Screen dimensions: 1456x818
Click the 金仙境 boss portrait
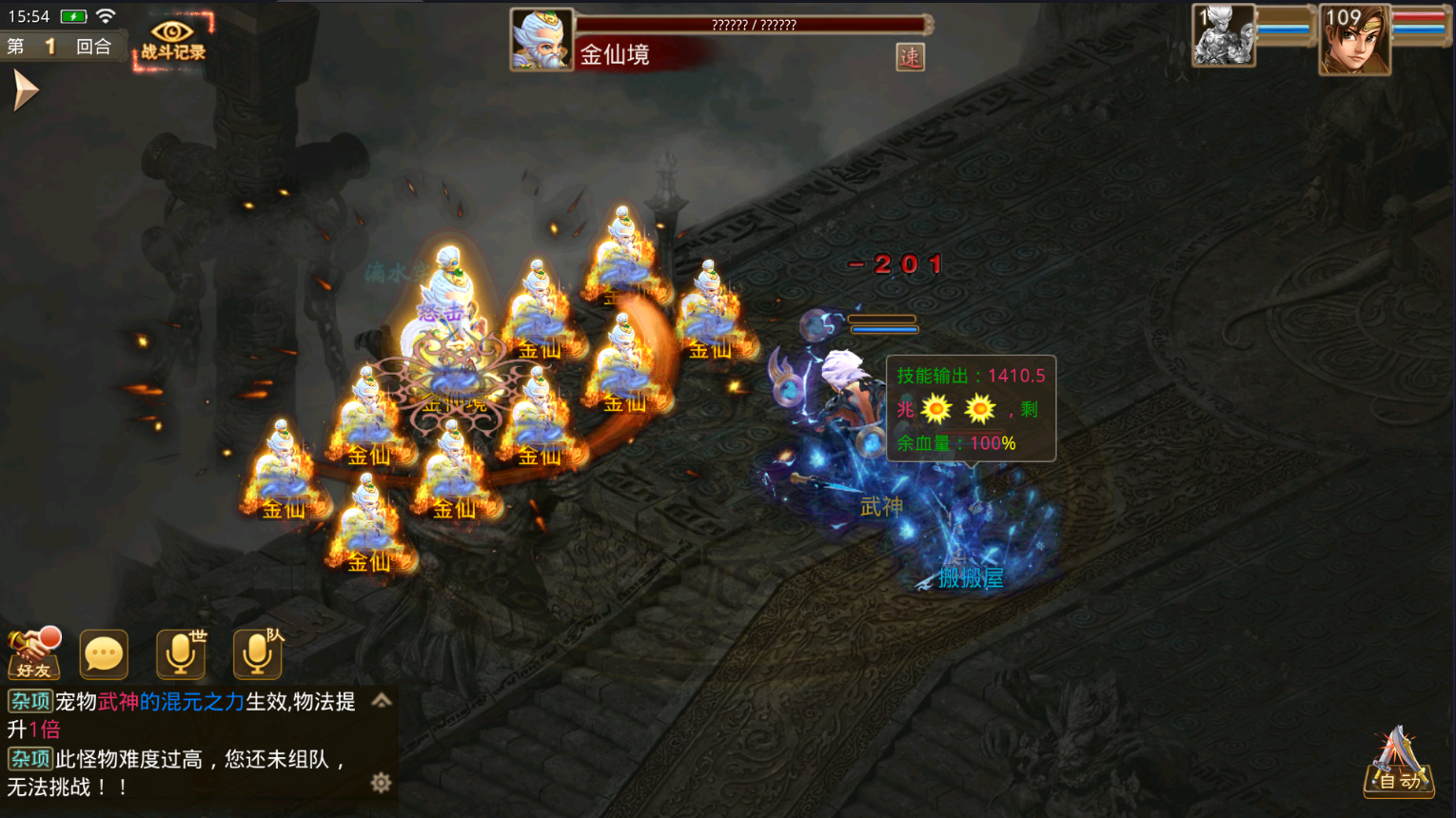[x=541, y=40]
